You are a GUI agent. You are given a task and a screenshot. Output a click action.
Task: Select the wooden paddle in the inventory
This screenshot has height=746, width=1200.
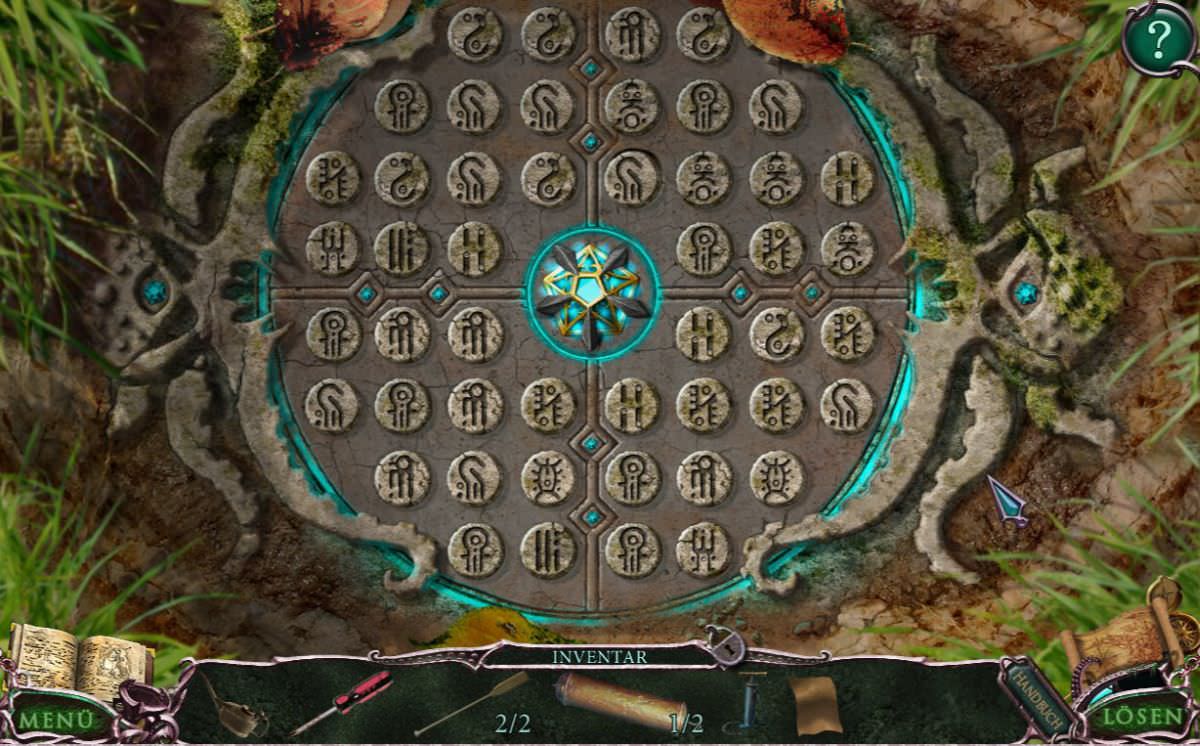472,702
